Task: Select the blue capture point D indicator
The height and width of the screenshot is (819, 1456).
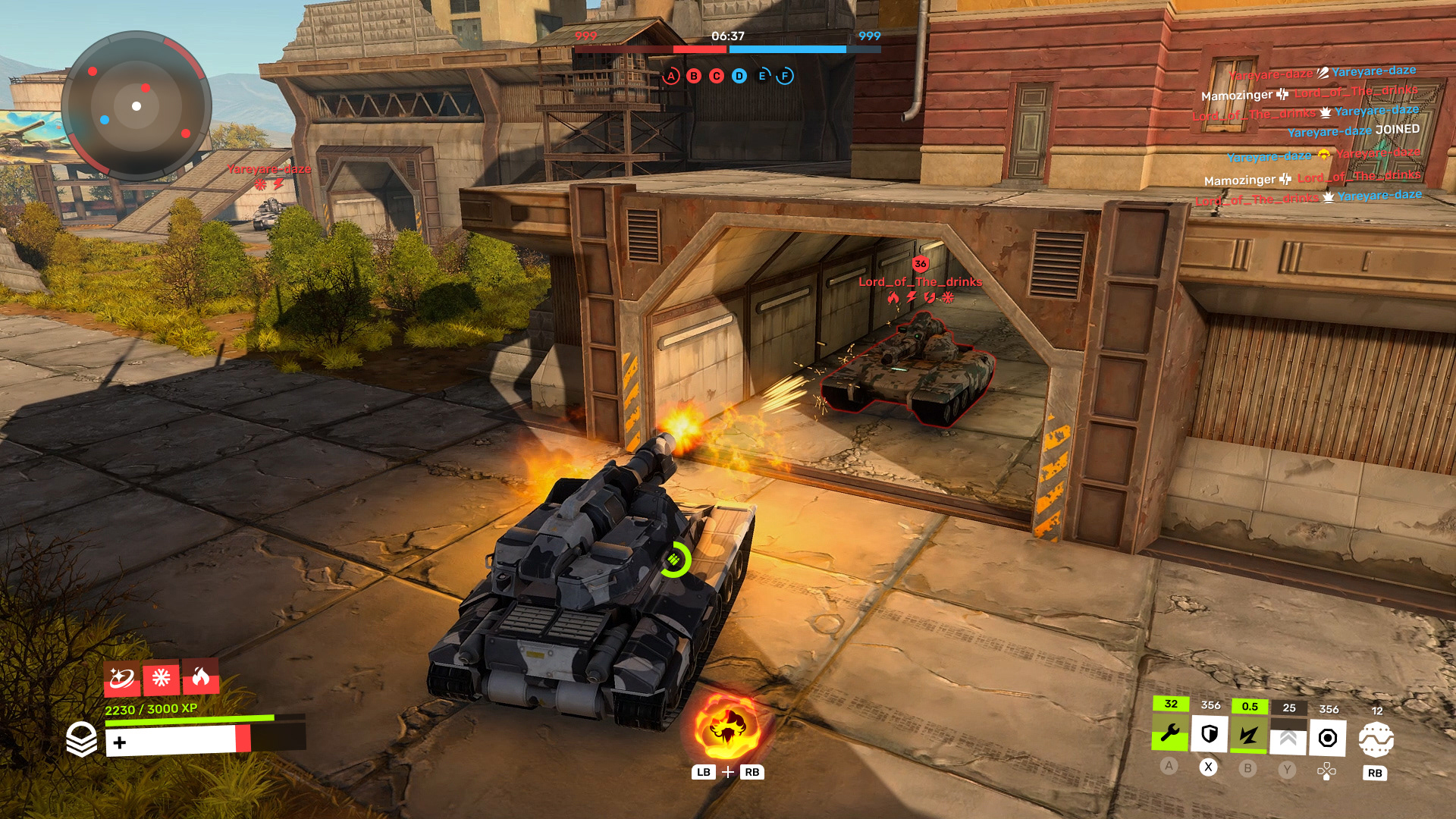Action: (x=739, y=76)
